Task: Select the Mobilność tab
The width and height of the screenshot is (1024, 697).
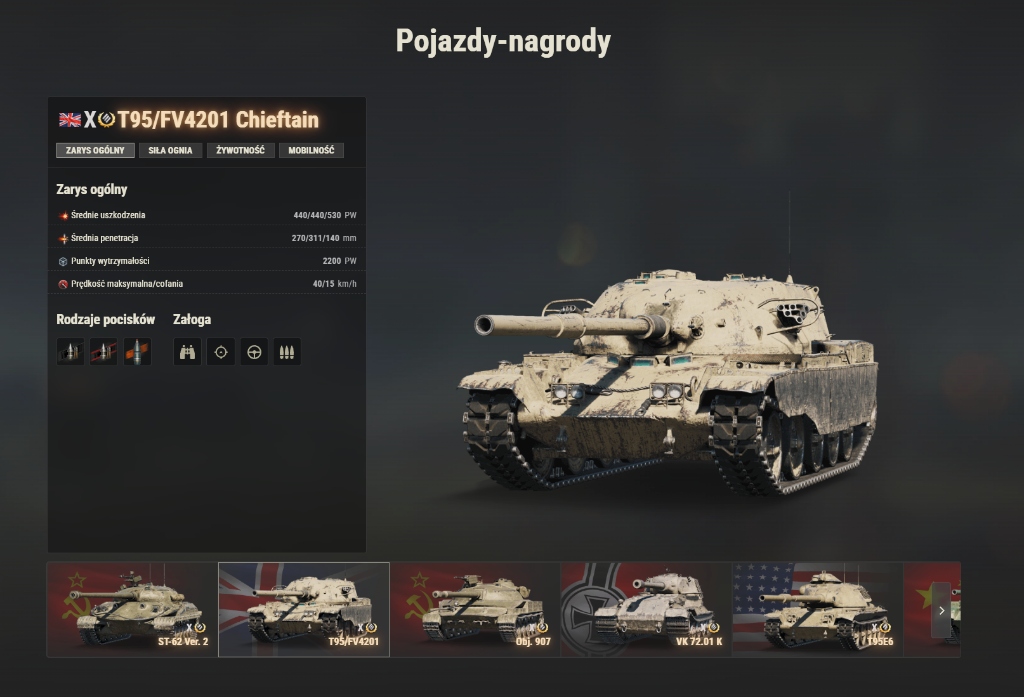Action: 311,151
